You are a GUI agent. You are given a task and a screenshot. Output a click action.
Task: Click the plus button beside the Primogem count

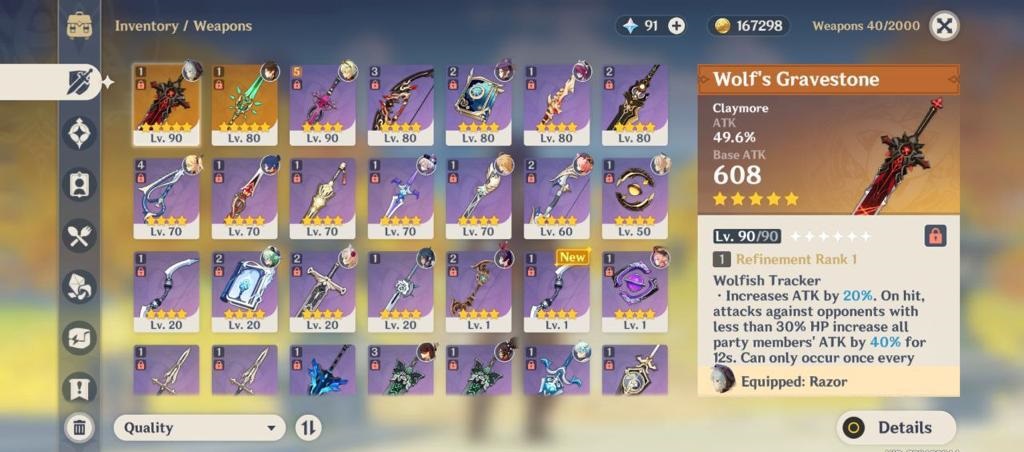[677, 26]
